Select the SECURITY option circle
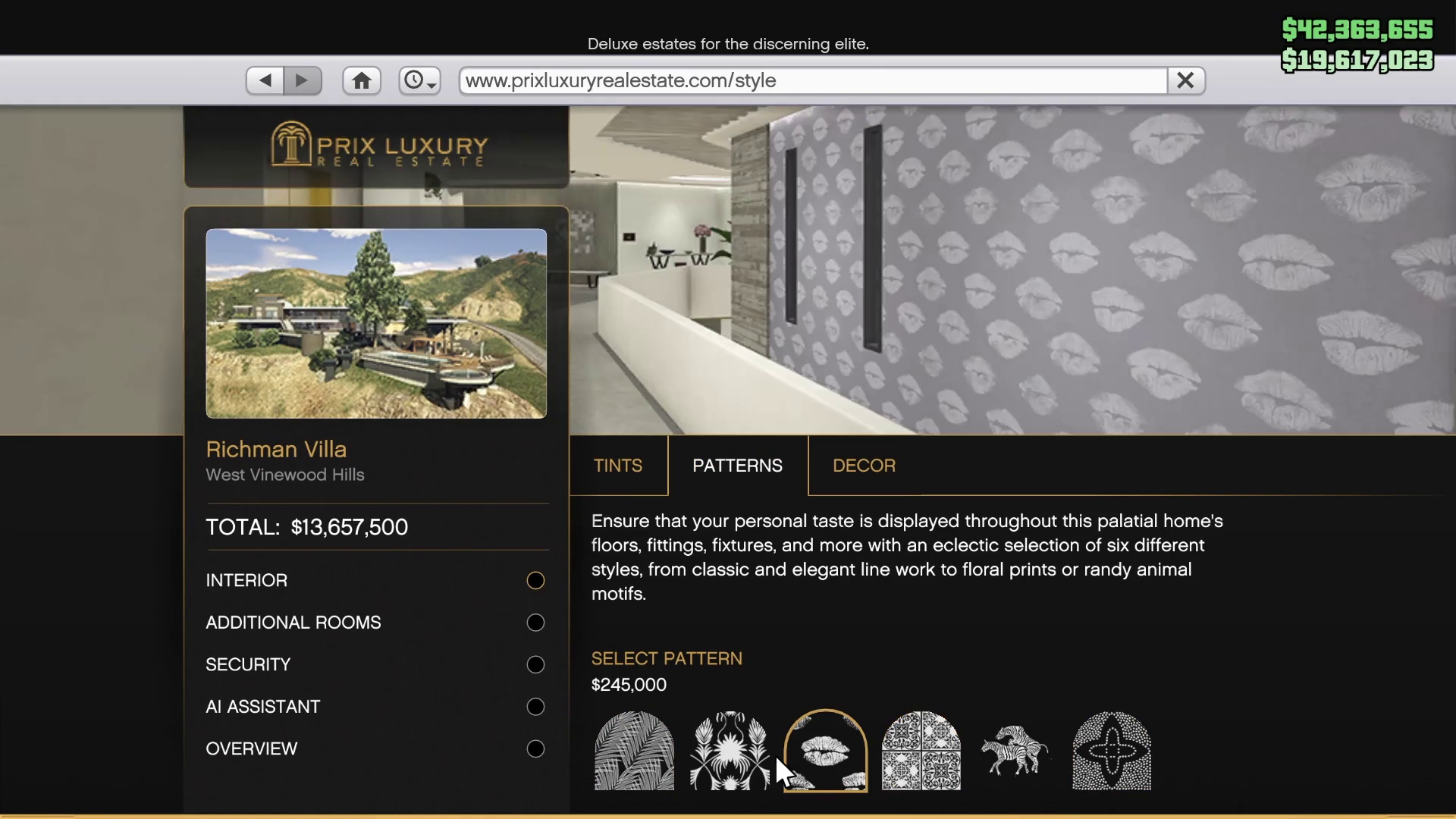 coord(535,664)
